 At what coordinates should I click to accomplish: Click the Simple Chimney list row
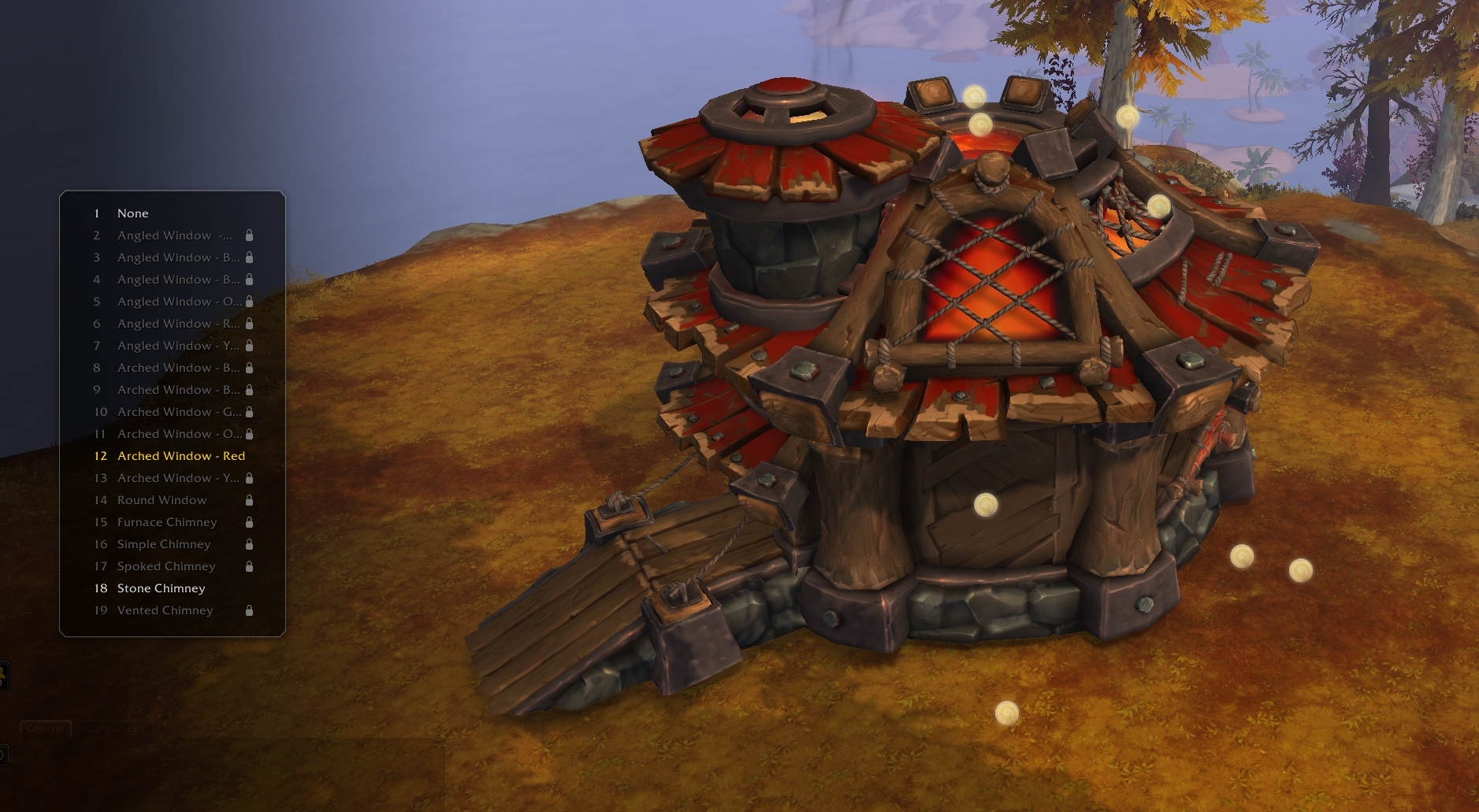164,544
